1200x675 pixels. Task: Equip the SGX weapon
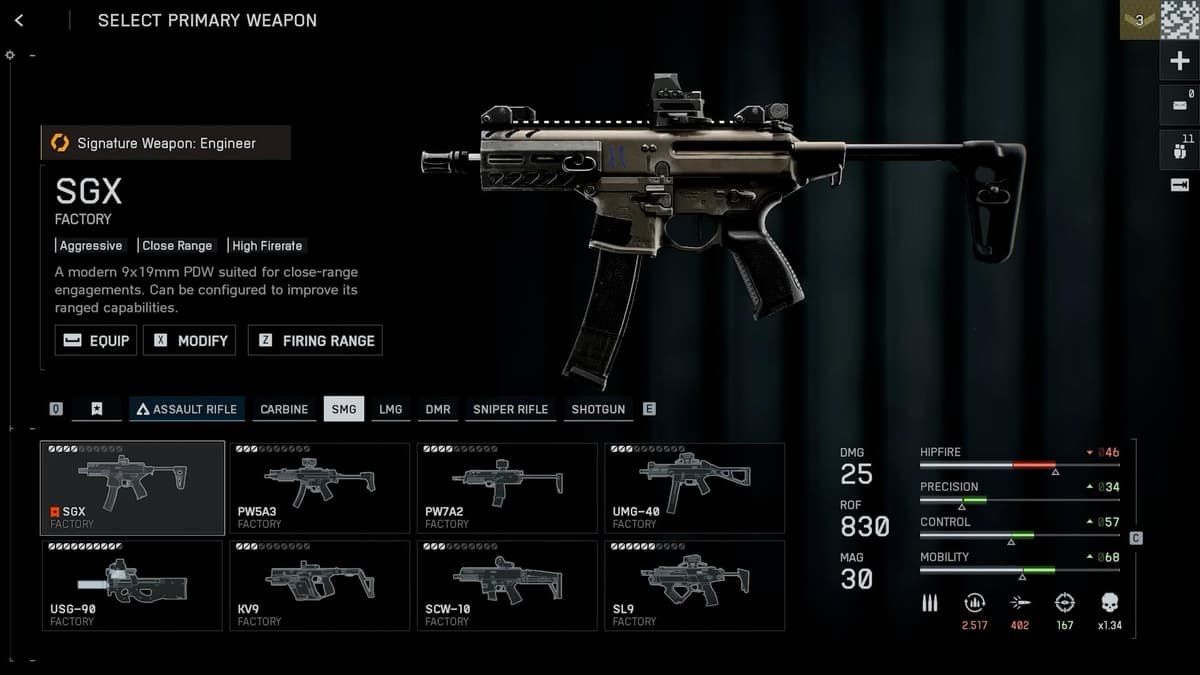pos(96,340)
